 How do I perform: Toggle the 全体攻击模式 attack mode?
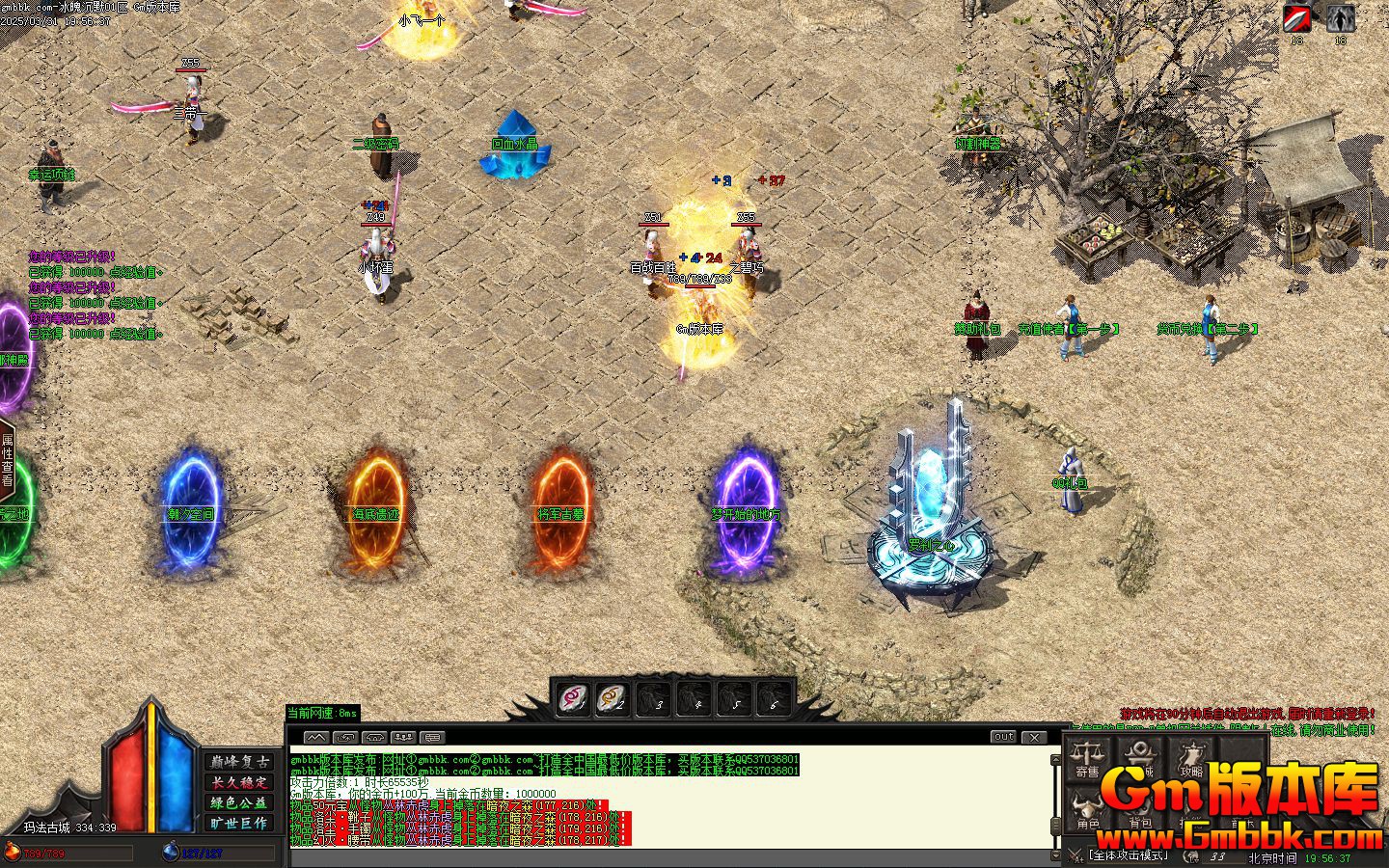pyautogui.click(x=1129, y=855)
